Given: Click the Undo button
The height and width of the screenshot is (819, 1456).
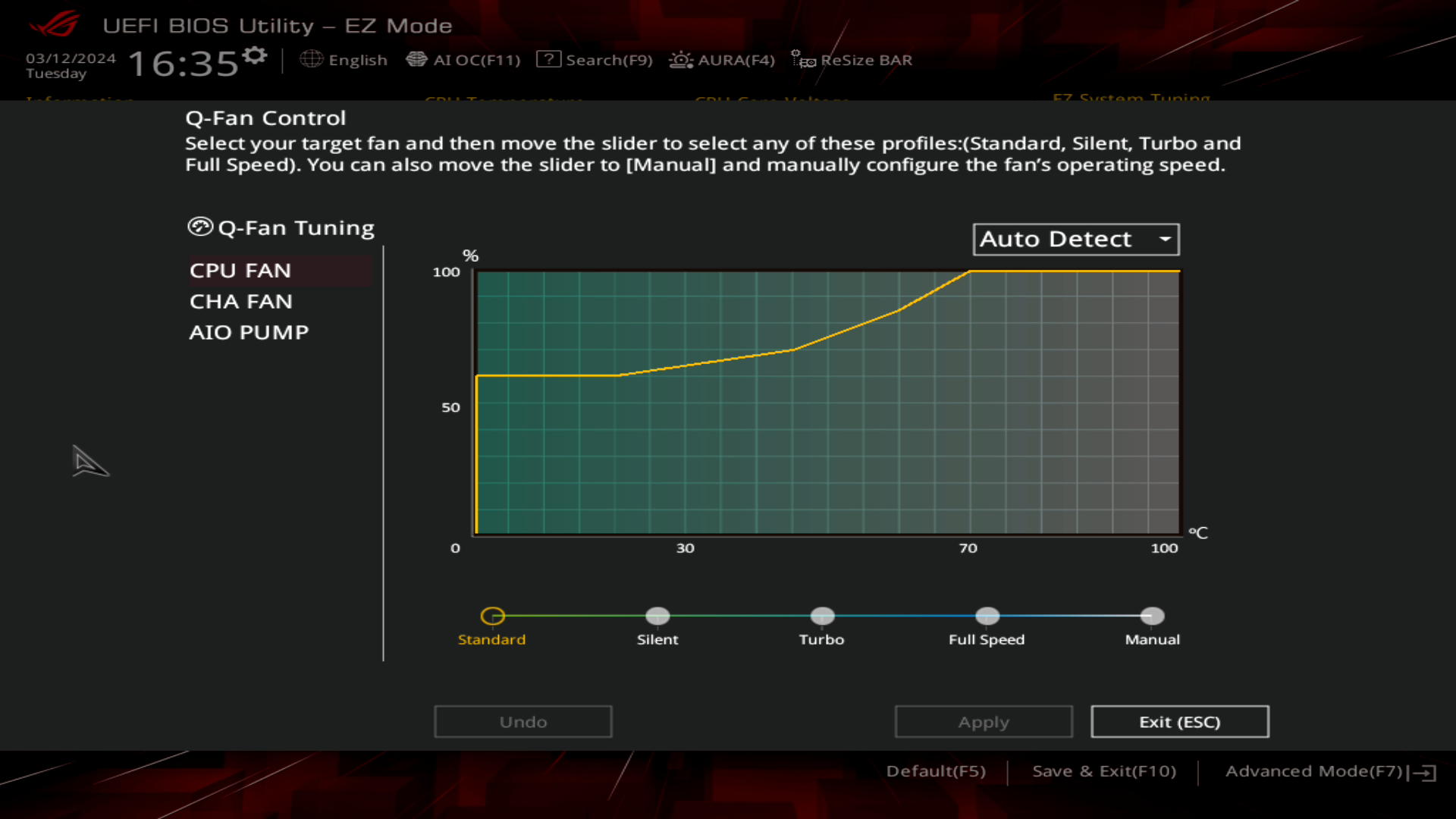Looking at the screenshot, I should click(x=522, y=721).
